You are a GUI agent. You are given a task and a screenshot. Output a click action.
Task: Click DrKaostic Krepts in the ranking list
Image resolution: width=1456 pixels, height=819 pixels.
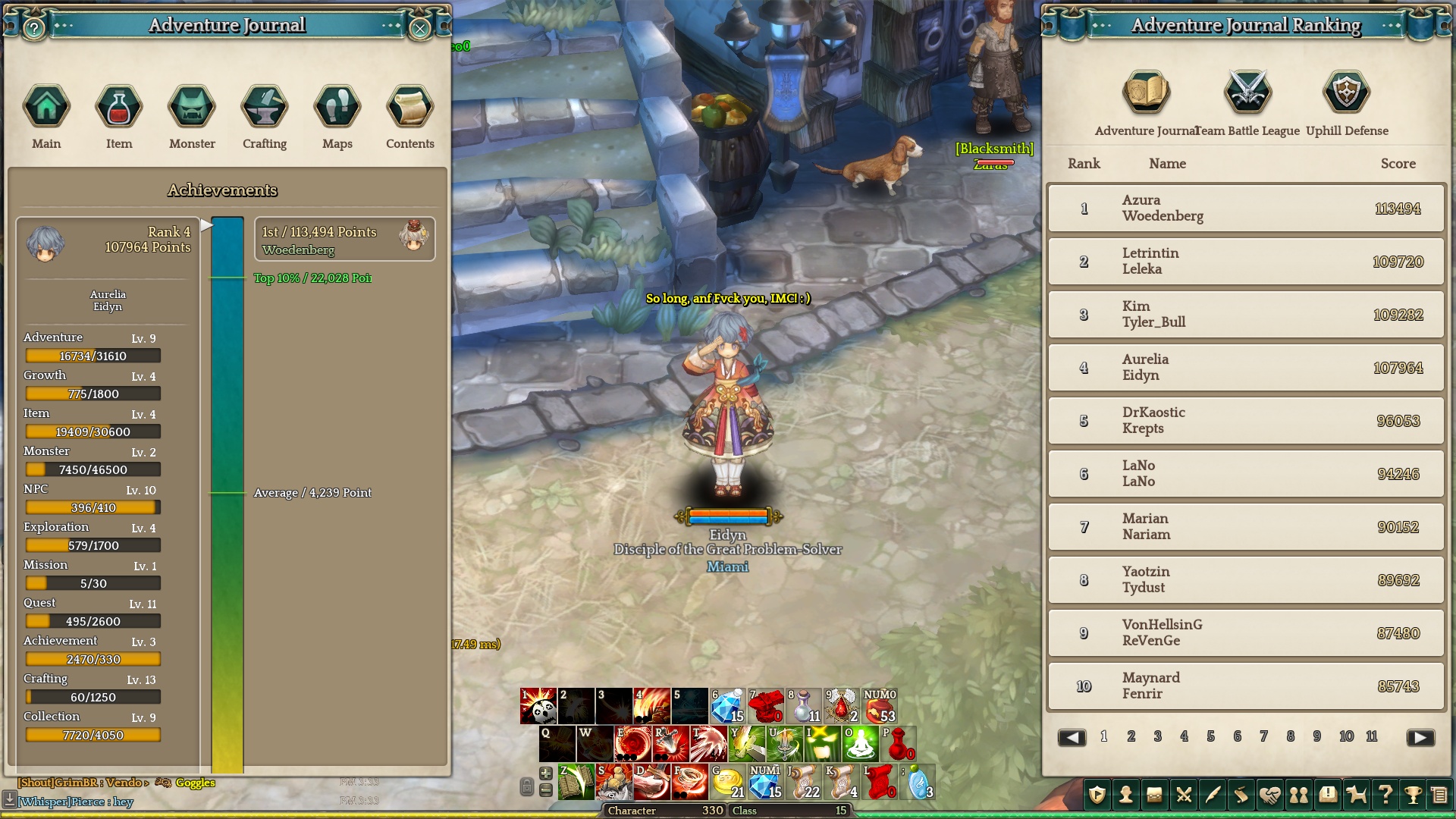click(1246, 421)
